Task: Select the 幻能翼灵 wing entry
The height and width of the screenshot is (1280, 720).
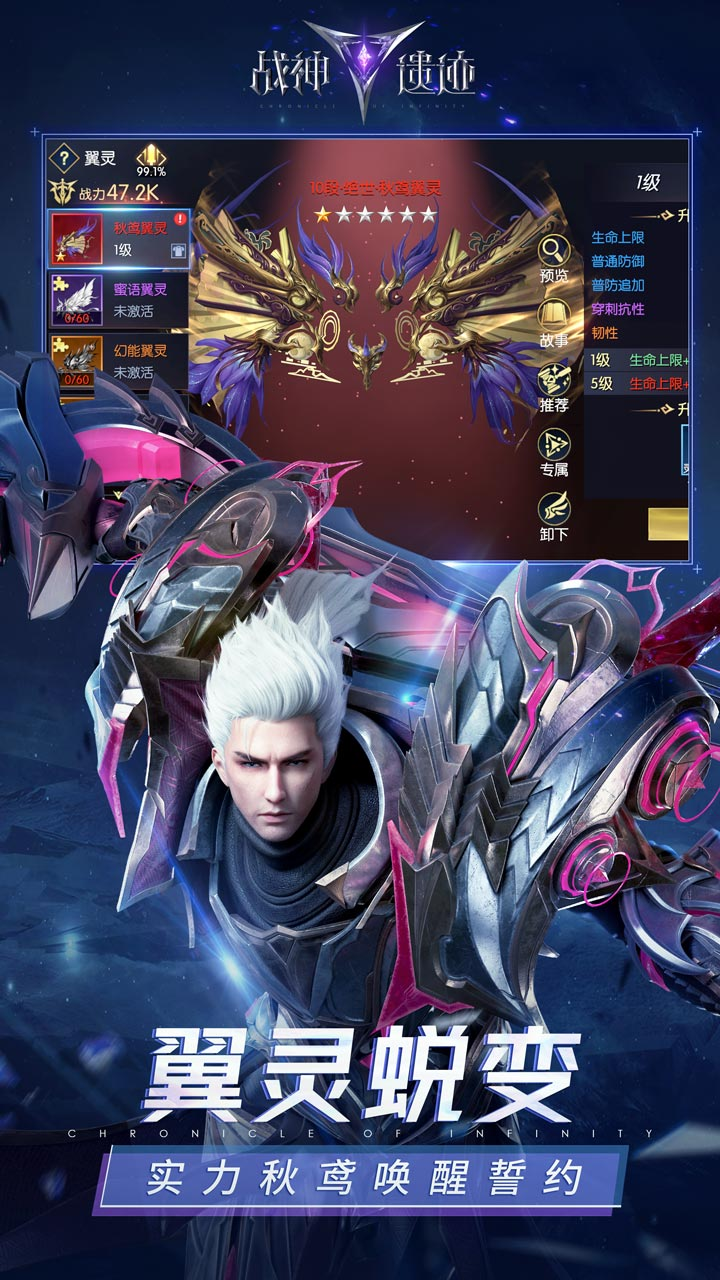Action: click(x=119, y=361)
